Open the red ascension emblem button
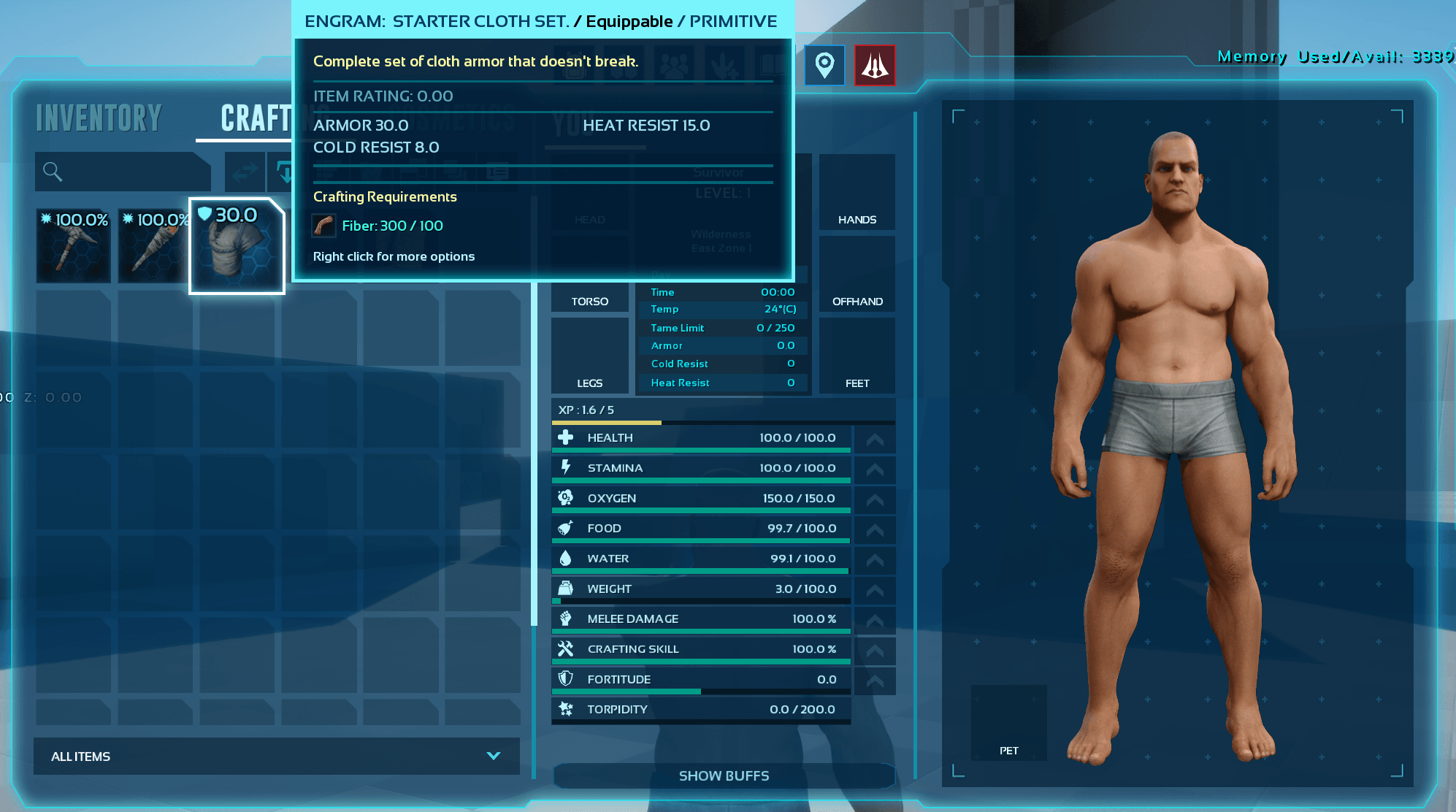Viewport: 1456px width, 812px height. coord(875,66)
